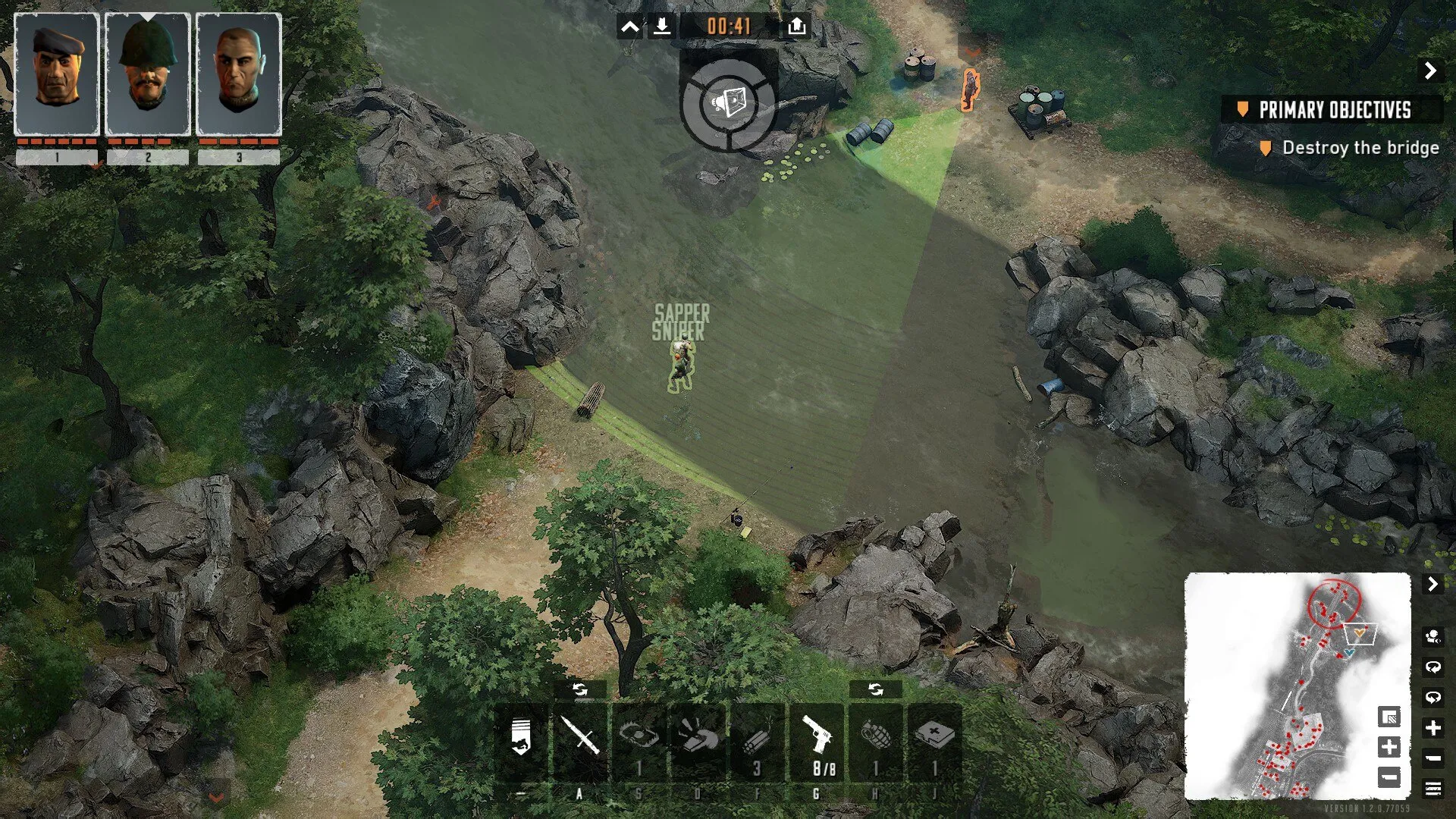Activate the megaphone noise indicator
This screenshot has height=819, width=1456.
(728, 102)
